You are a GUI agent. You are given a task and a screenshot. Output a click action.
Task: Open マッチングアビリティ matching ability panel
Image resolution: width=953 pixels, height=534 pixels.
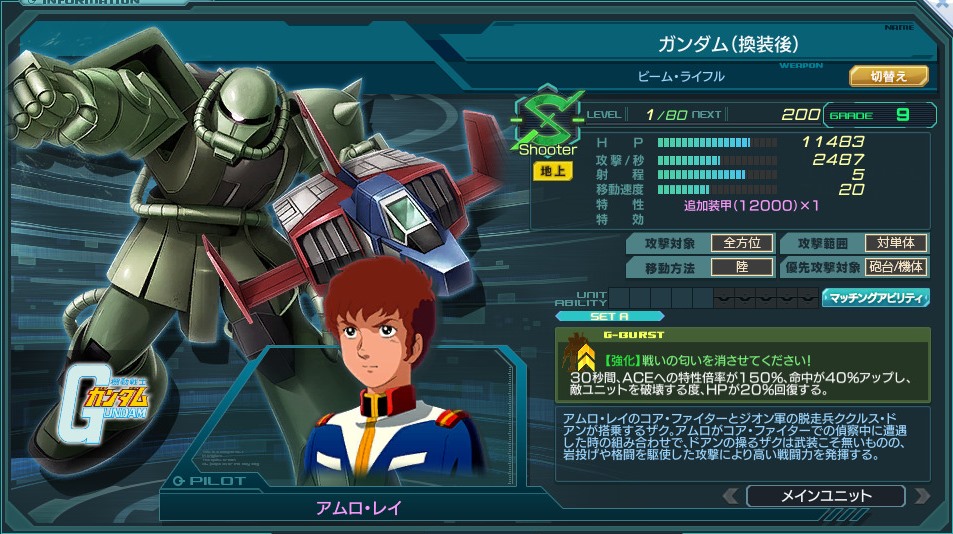tap(876, 298)
